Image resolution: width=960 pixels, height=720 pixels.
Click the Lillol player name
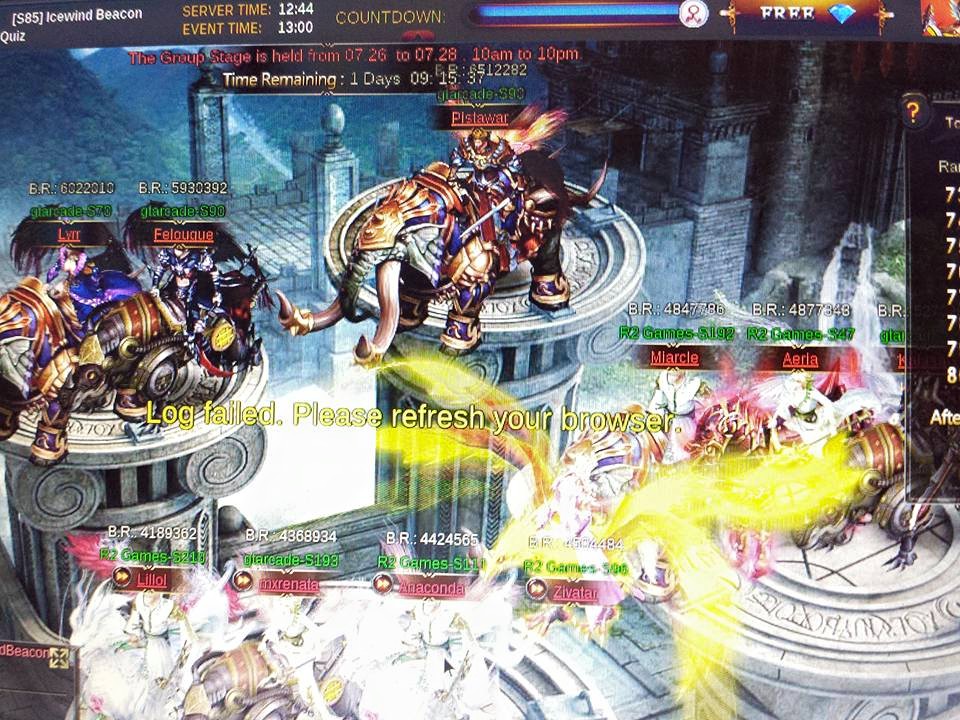point(151,578)
